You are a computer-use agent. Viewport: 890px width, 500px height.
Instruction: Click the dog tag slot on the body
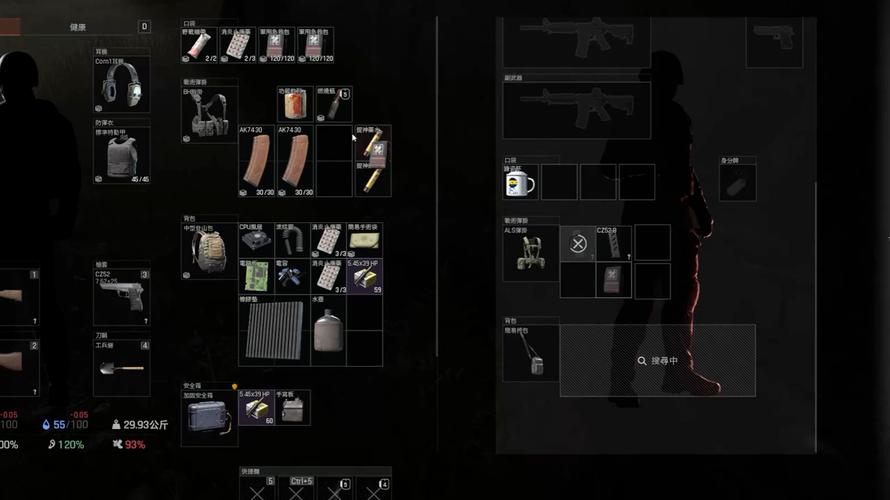(x=737, y=183)
